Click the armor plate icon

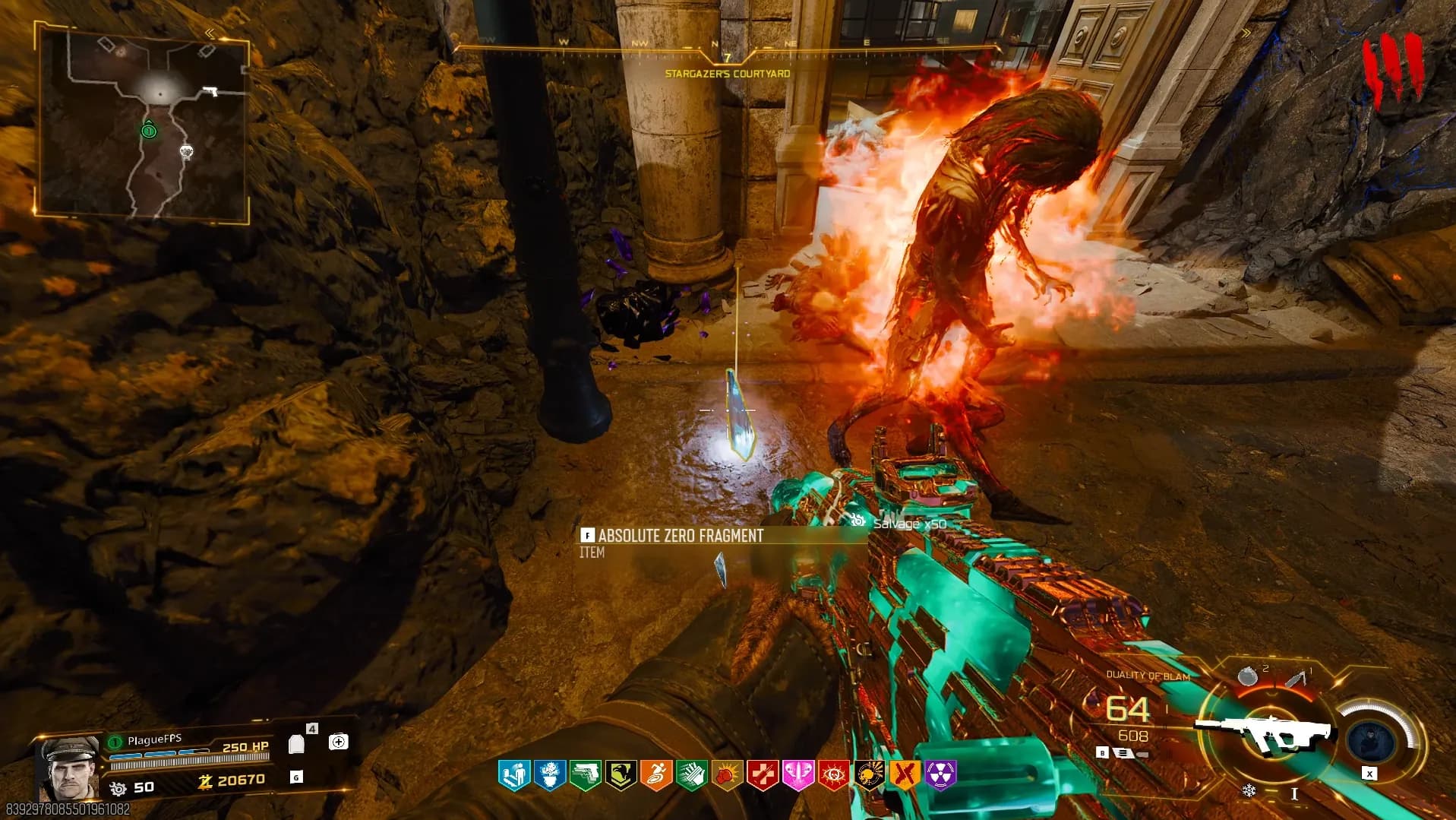[x=297, y=743]
